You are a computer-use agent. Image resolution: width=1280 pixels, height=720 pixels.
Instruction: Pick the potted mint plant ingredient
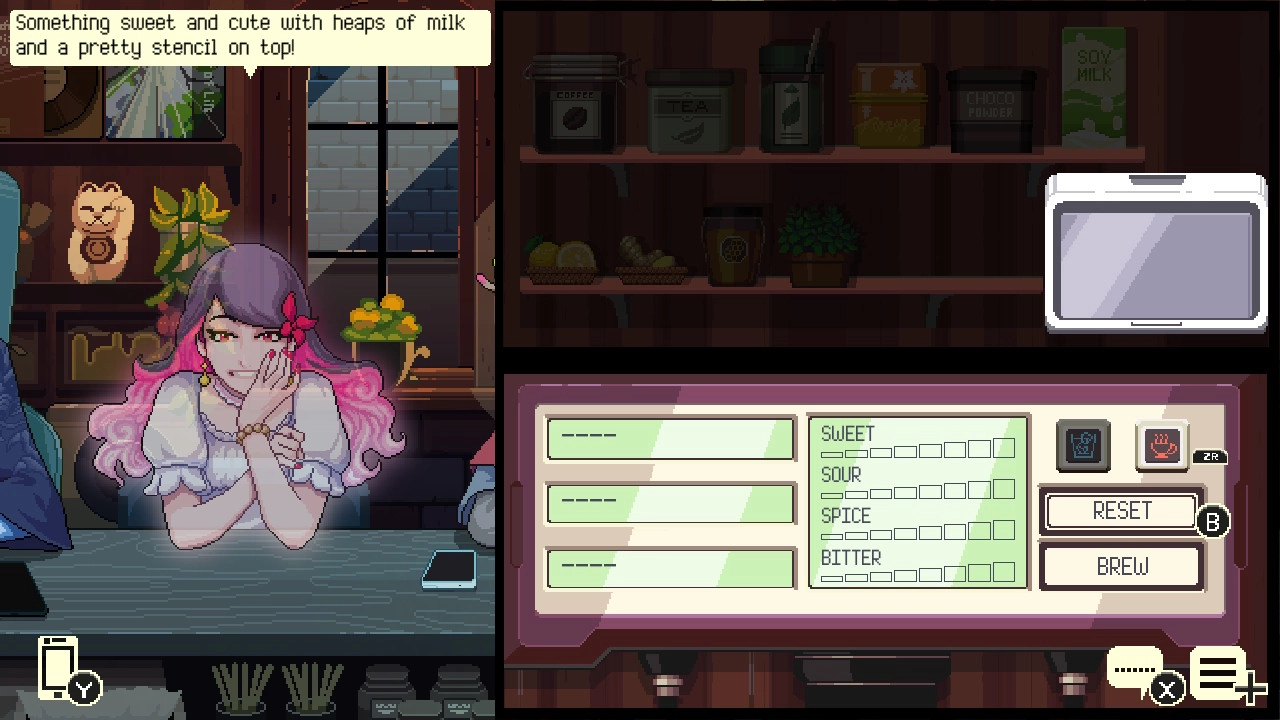click(x=817, y=245)
